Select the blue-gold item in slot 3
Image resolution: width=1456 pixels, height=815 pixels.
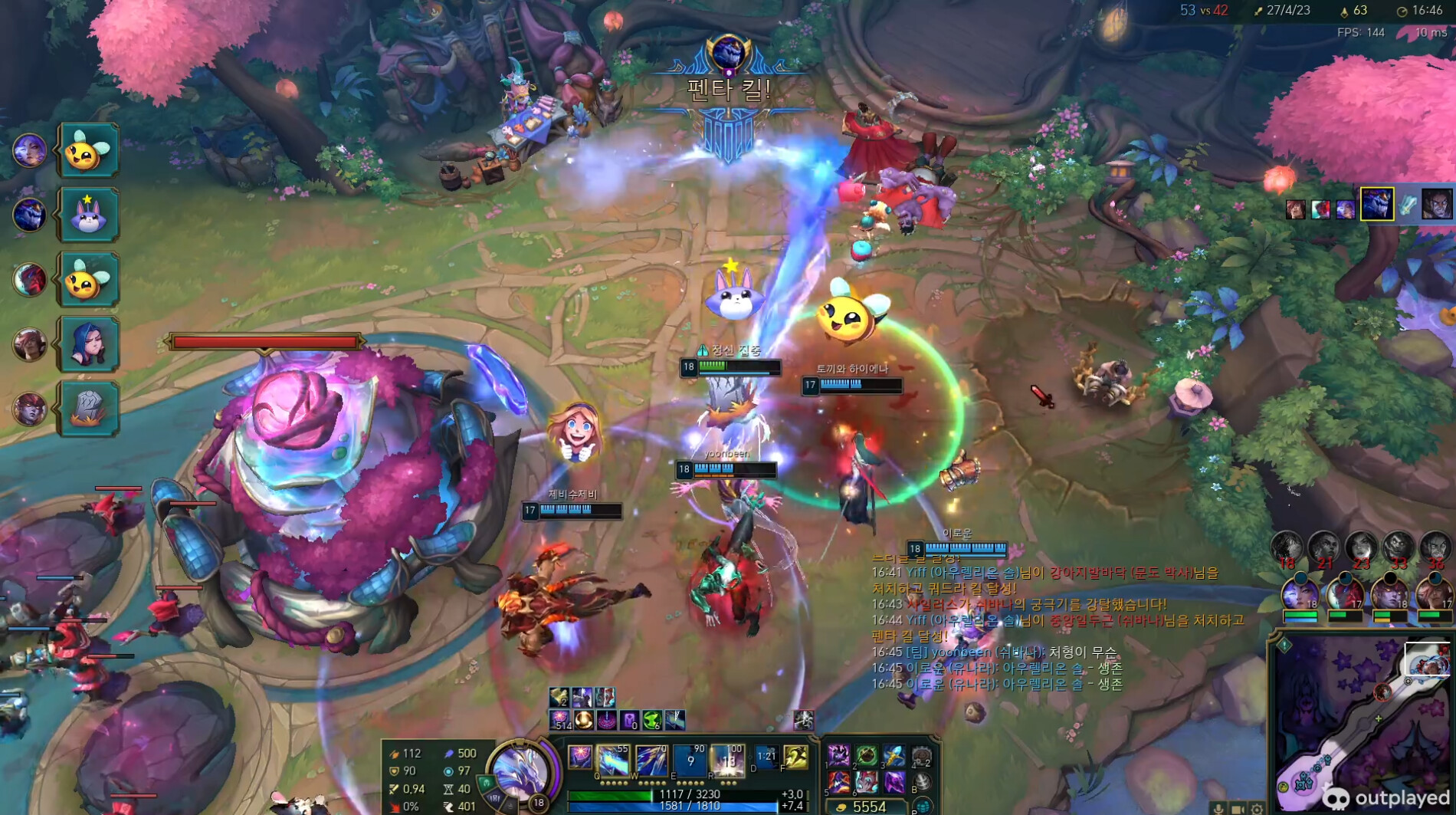tap(894, 757)
